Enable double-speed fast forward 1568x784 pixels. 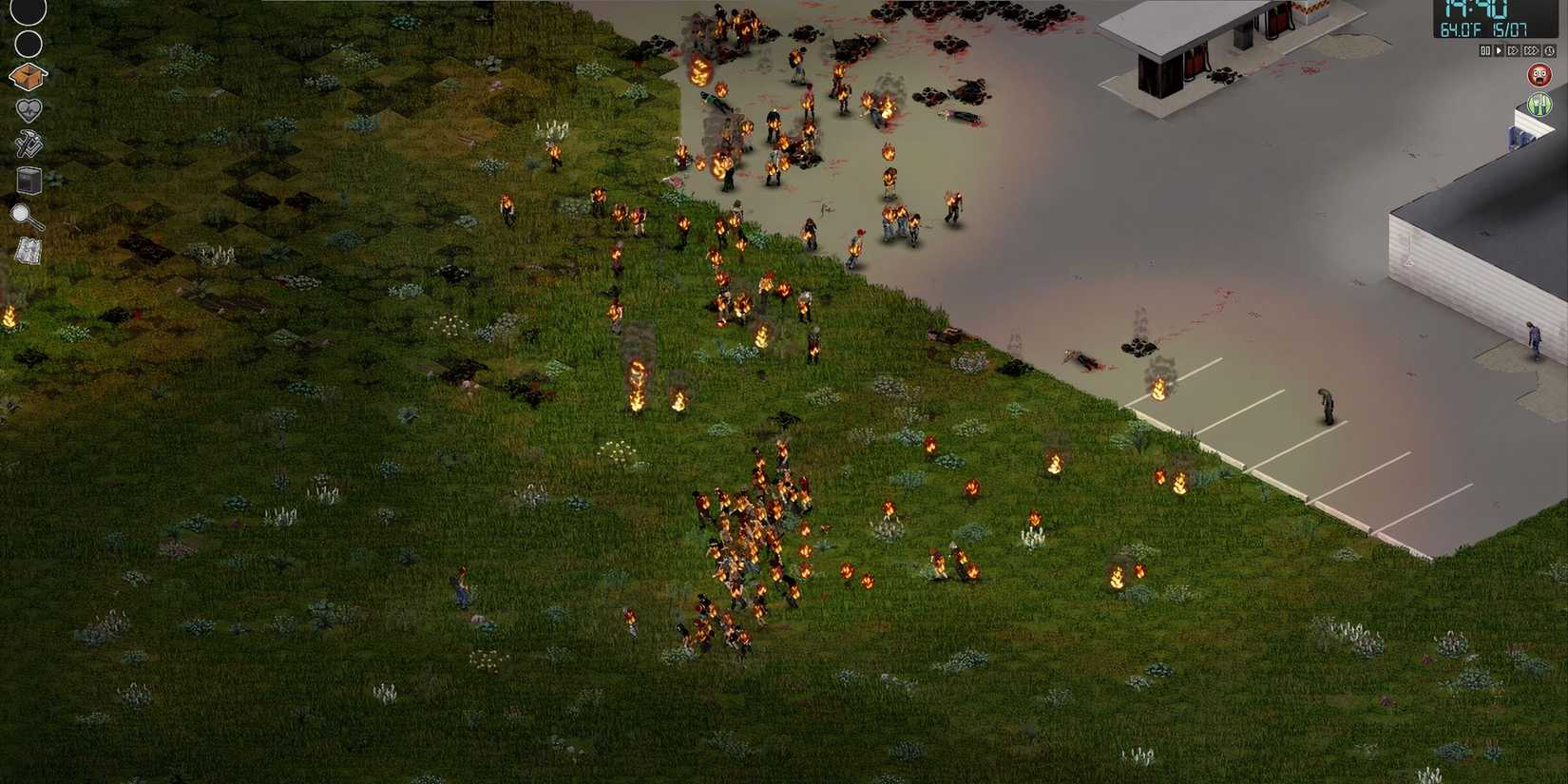(x=1514, y=52)
